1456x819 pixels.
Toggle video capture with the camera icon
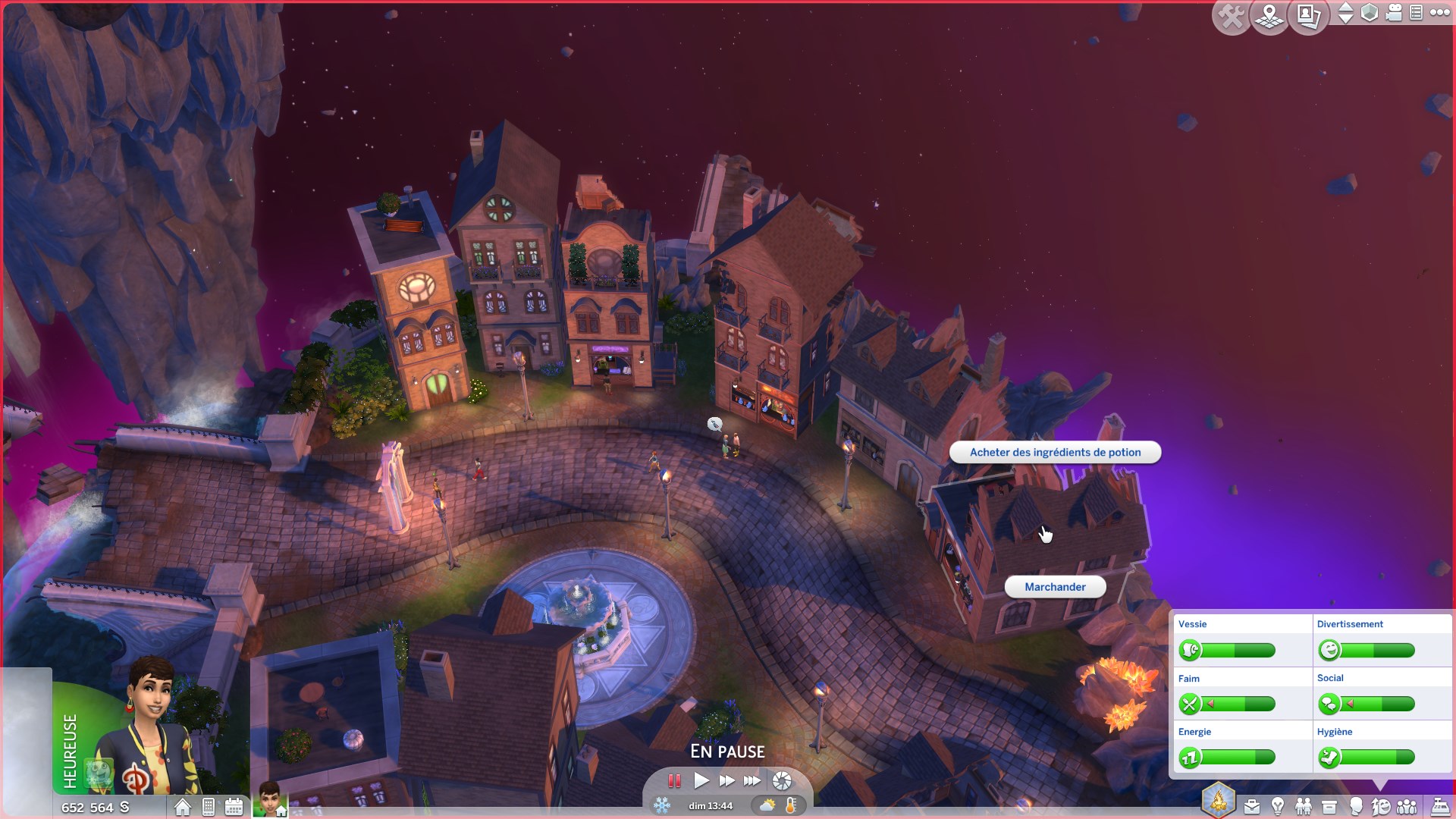pyautogui.click(x=1393, y=13)
